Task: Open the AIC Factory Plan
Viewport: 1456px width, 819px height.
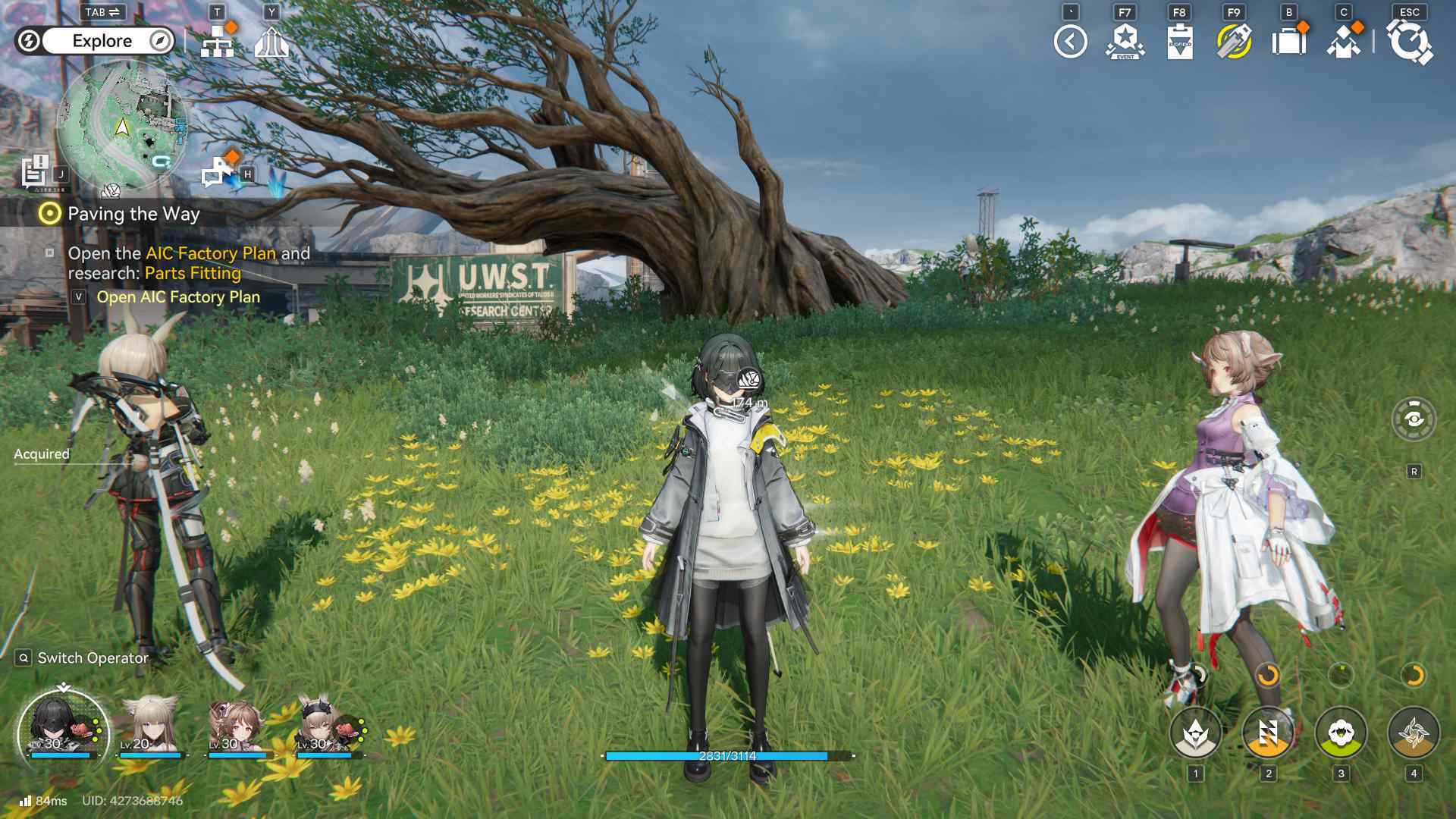Action: tap(177, 297)
